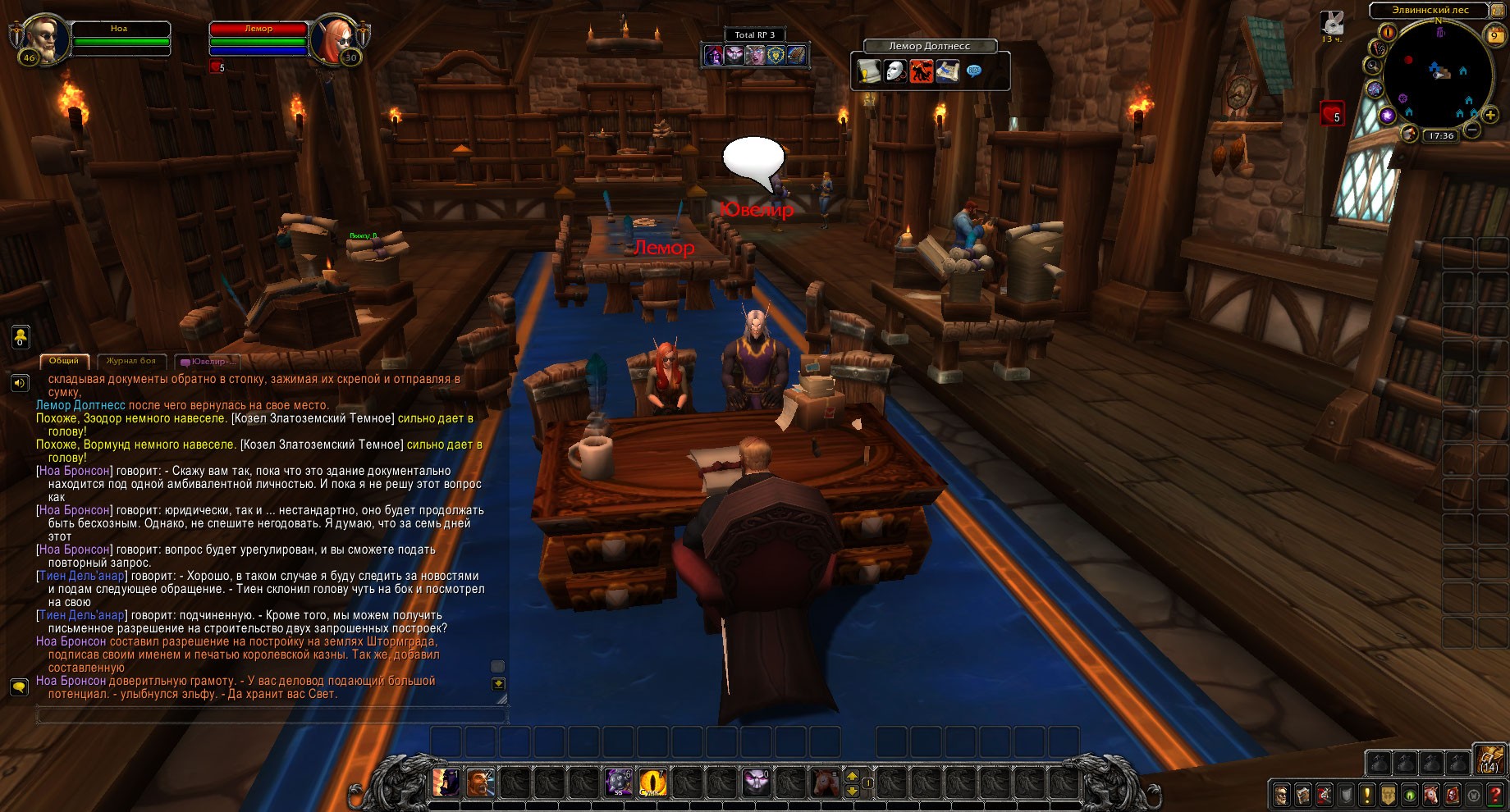Switch to next action bar page arrow
The image size is (1510, 812).
pyautogui.click(x=852, y=775)
